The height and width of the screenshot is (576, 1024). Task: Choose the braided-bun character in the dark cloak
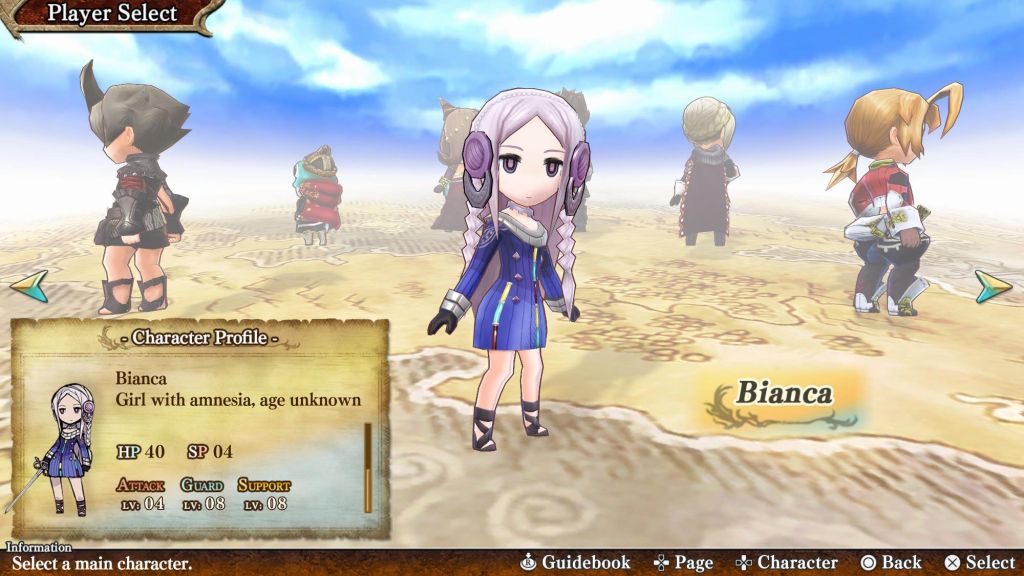(x=706, y=170)
